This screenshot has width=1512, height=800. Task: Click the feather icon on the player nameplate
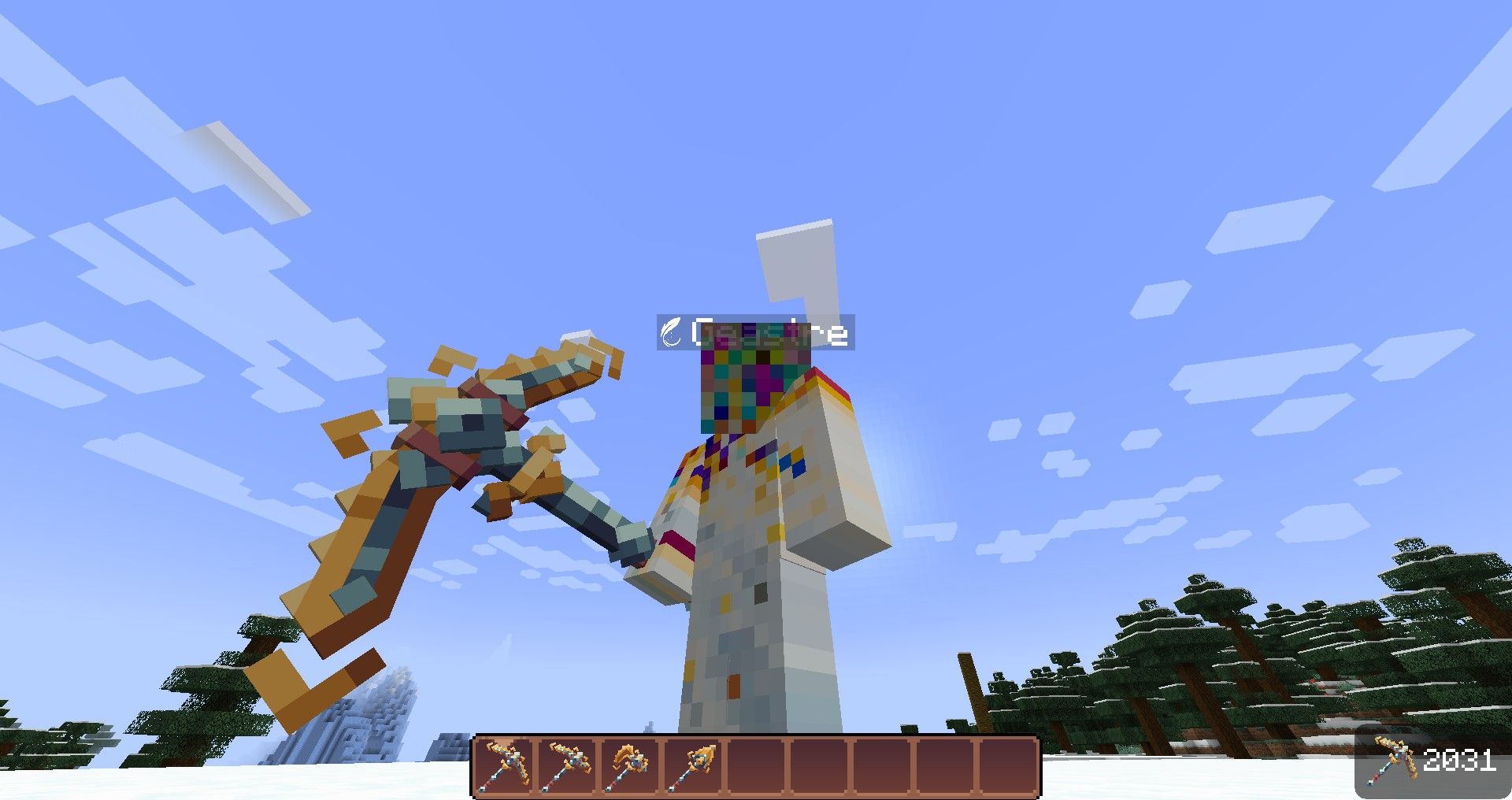click(671, 333)
